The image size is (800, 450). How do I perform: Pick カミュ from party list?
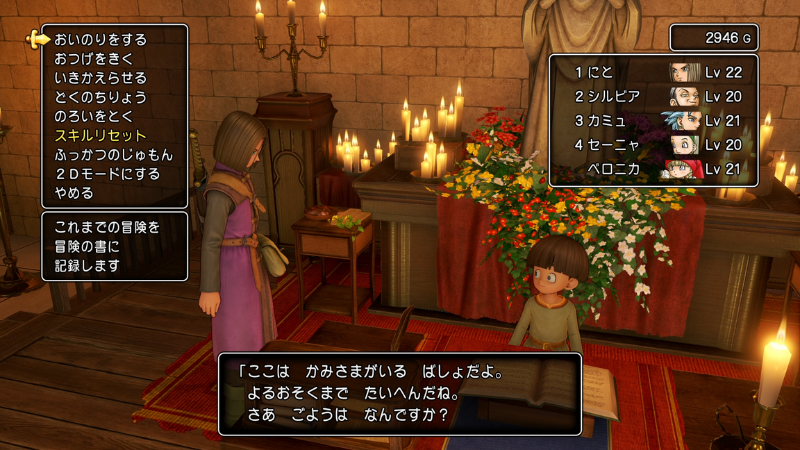pyautogui.click(x=653, y=120)
